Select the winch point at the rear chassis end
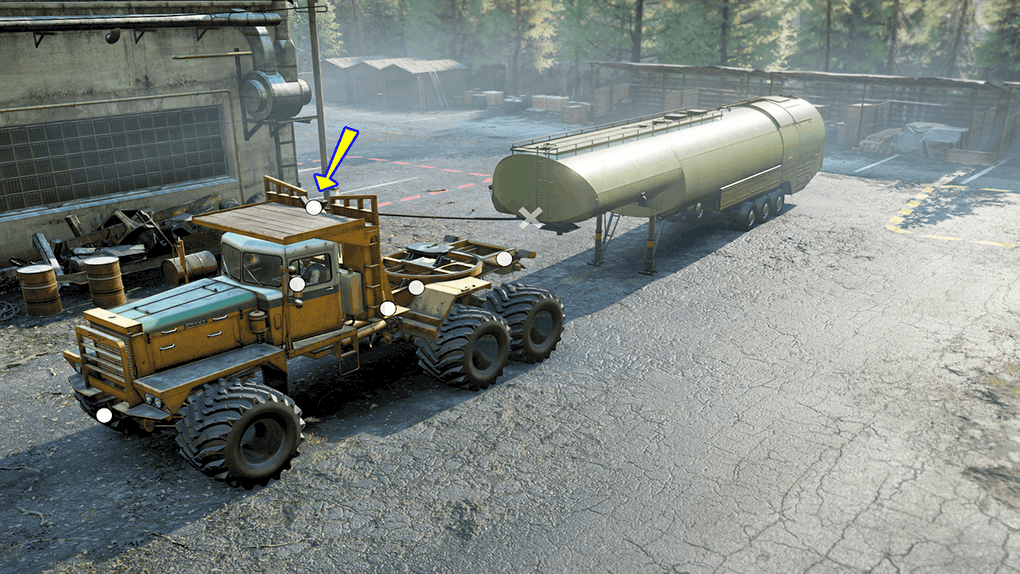 [504, 259]
